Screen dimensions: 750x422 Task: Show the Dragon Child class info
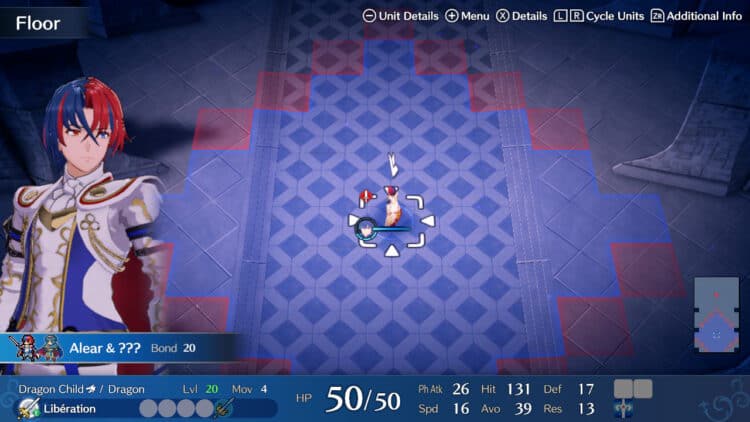pos(58,389)
